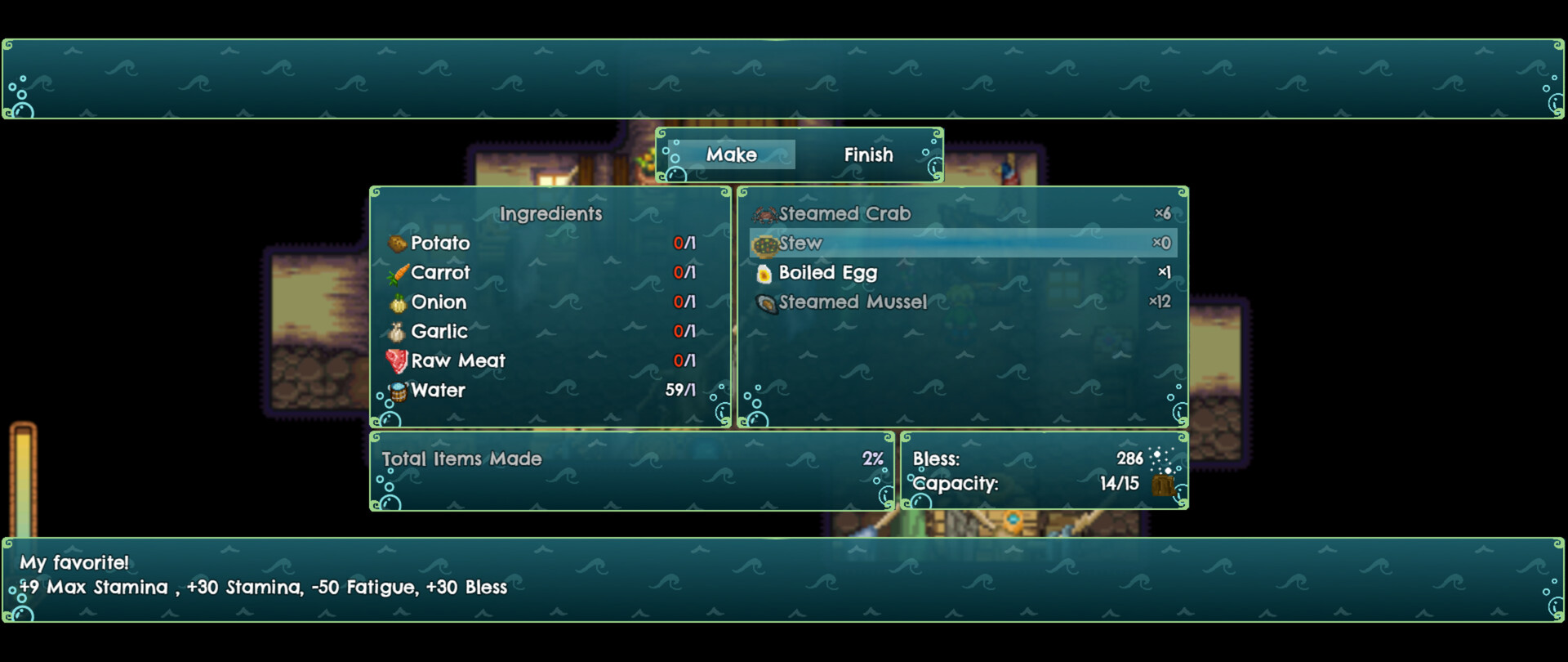The height and width of the screenshot is (662, 1568).
Task: Switch to the Make tab
Action: coord(733,154)
